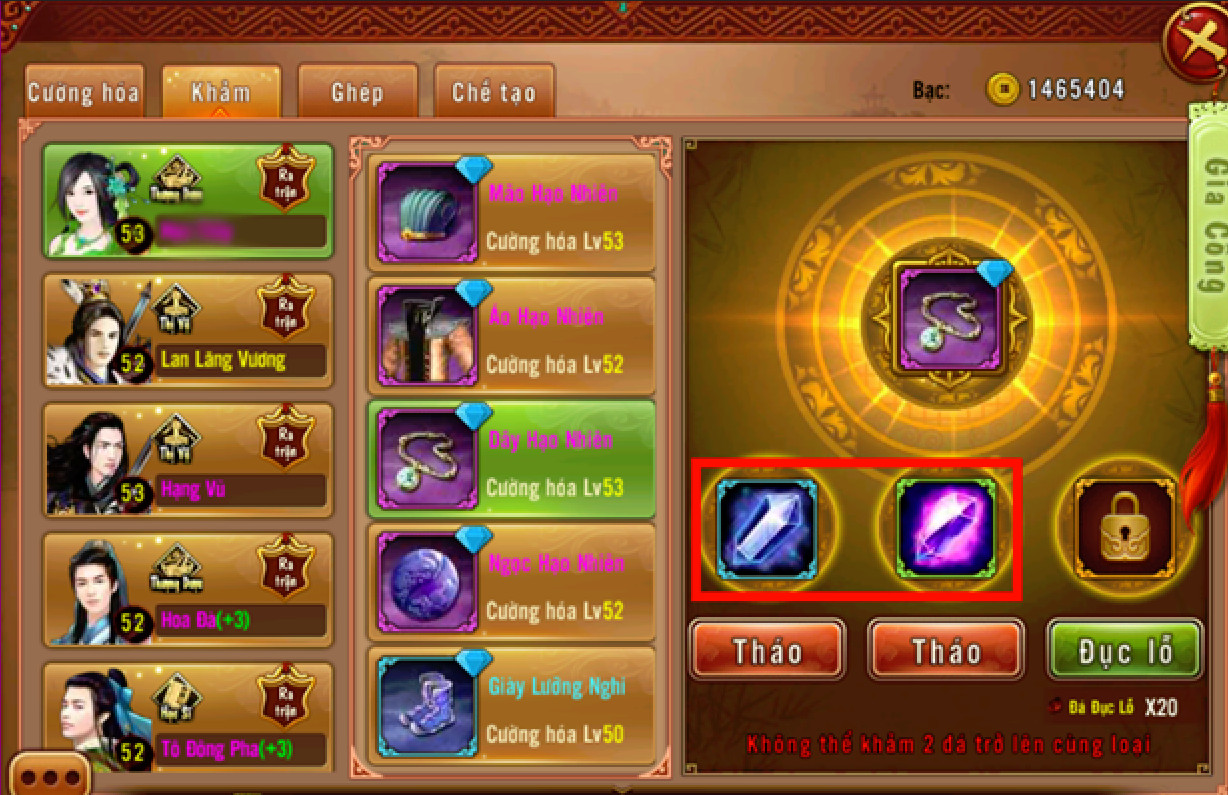
Task: Click the blue crystal gem slot
Action: click(768, 530)
